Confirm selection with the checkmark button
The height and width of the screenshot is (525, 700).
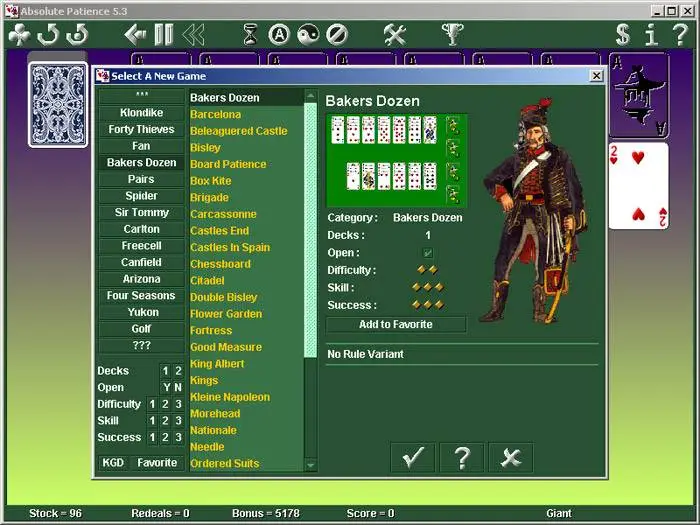click(412, 458)
